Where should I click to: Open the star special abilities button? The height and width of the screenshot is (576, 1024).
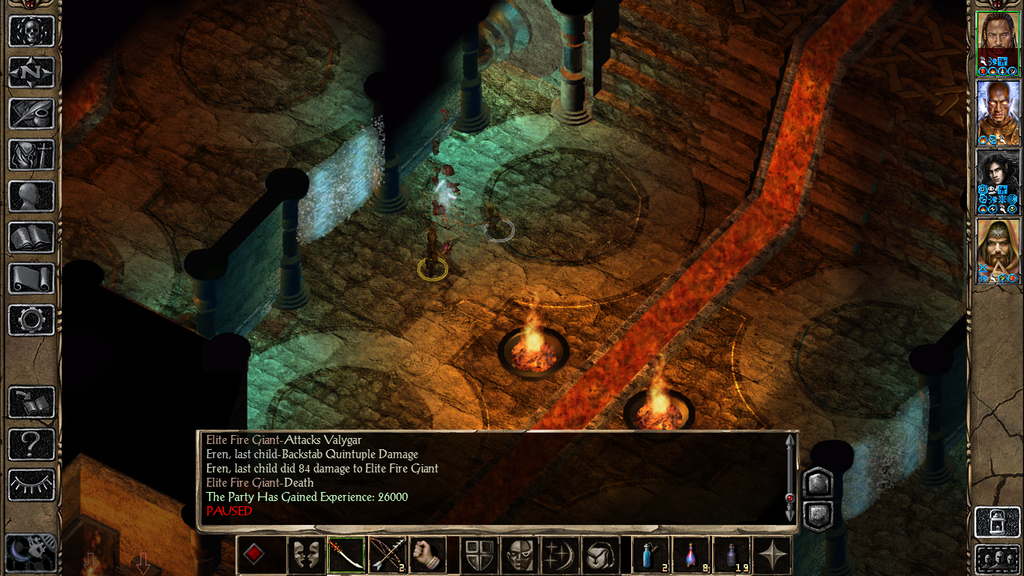[x=772, y=555]
